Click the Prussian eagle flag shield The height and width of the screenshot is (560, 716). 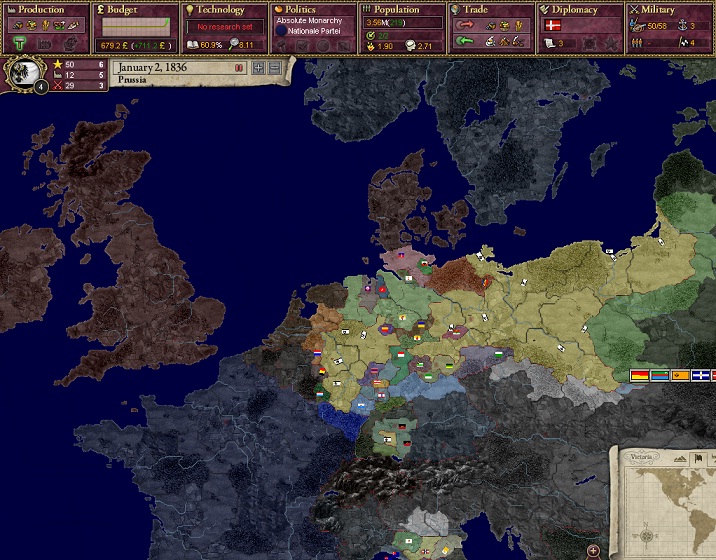point(27,72)
